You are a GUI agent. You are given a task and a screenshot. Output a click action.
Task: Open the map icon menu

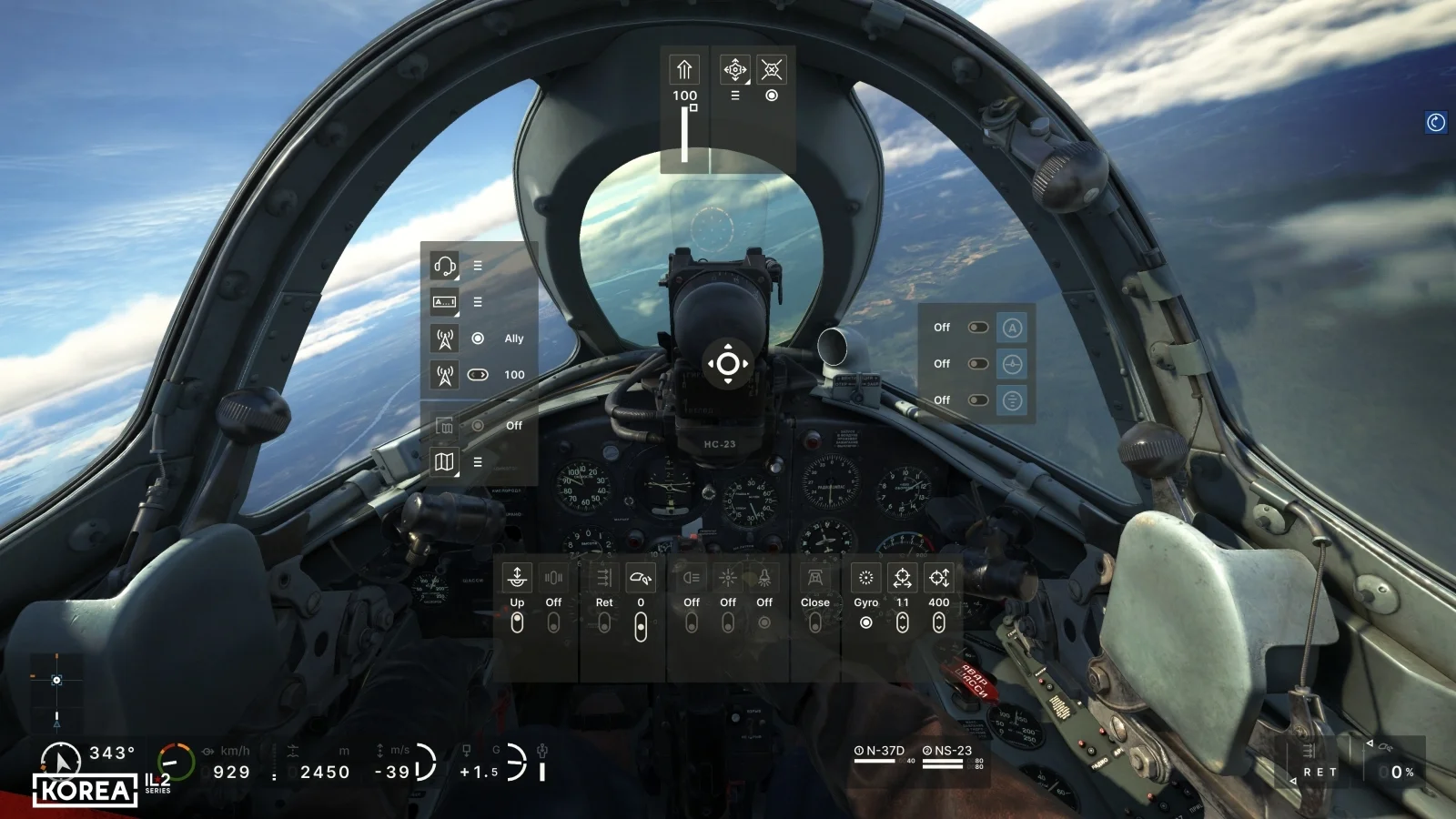(x=444, y=462)
